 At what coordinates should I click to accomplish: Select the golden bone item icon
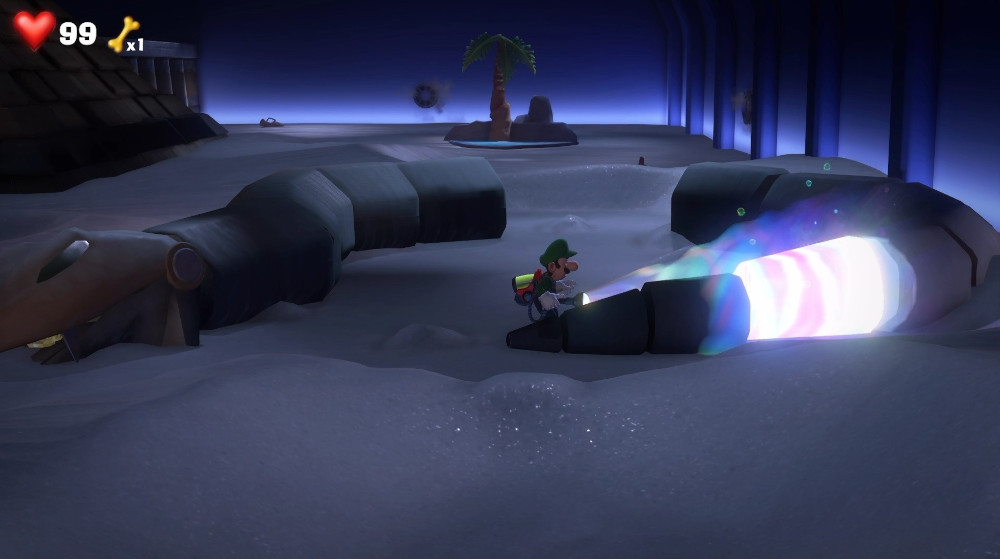pyautogui.click(x=122, y=34)
